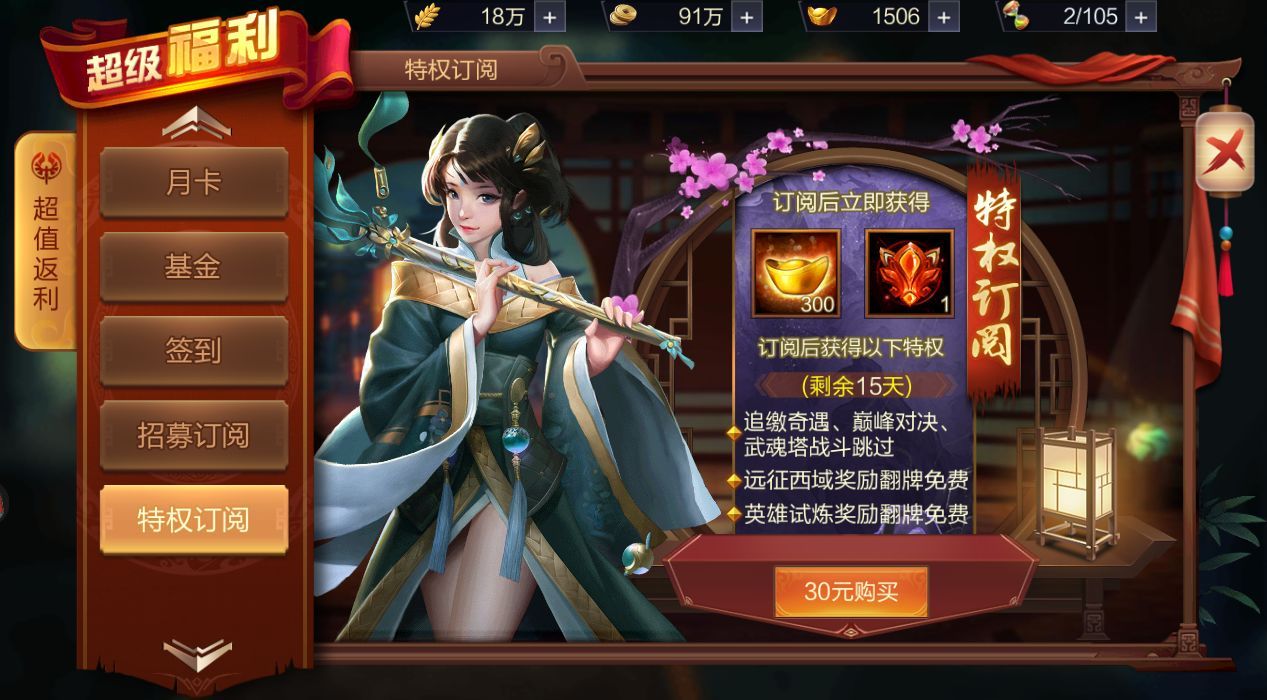Select the 特权订阅 privilege subscription tab

[x=193, y=519]
